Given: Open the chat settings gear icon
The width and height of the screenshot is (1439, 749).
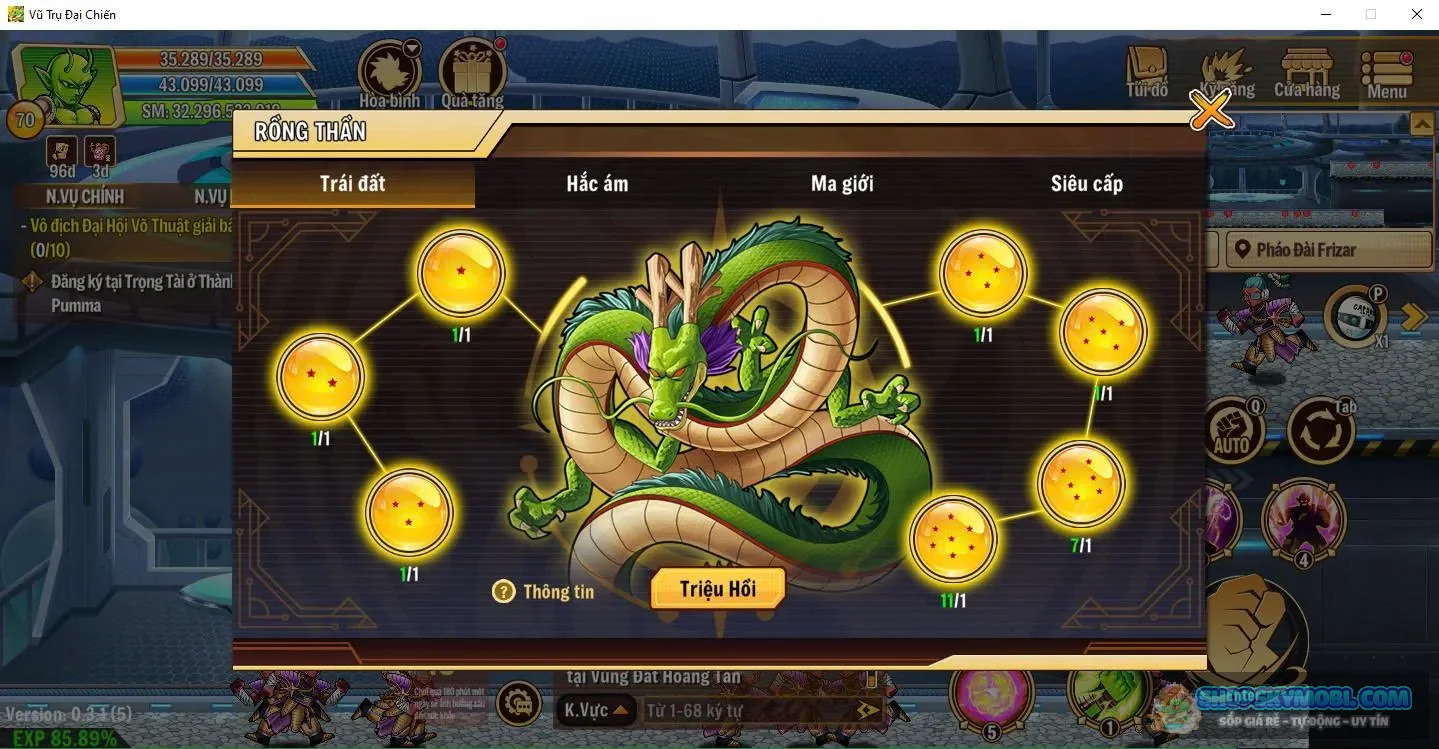Looking at the screenshot, I should pyautogui.click(x=521, y=703).
